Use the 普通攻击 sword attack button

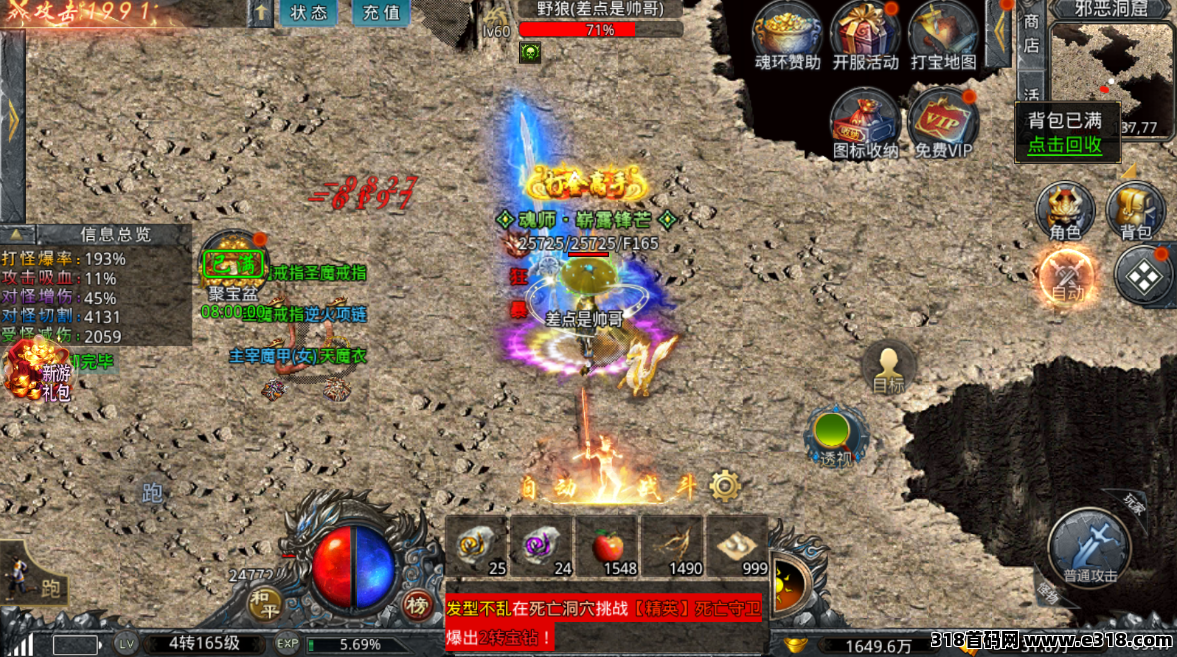click(x=1089, y=547)
